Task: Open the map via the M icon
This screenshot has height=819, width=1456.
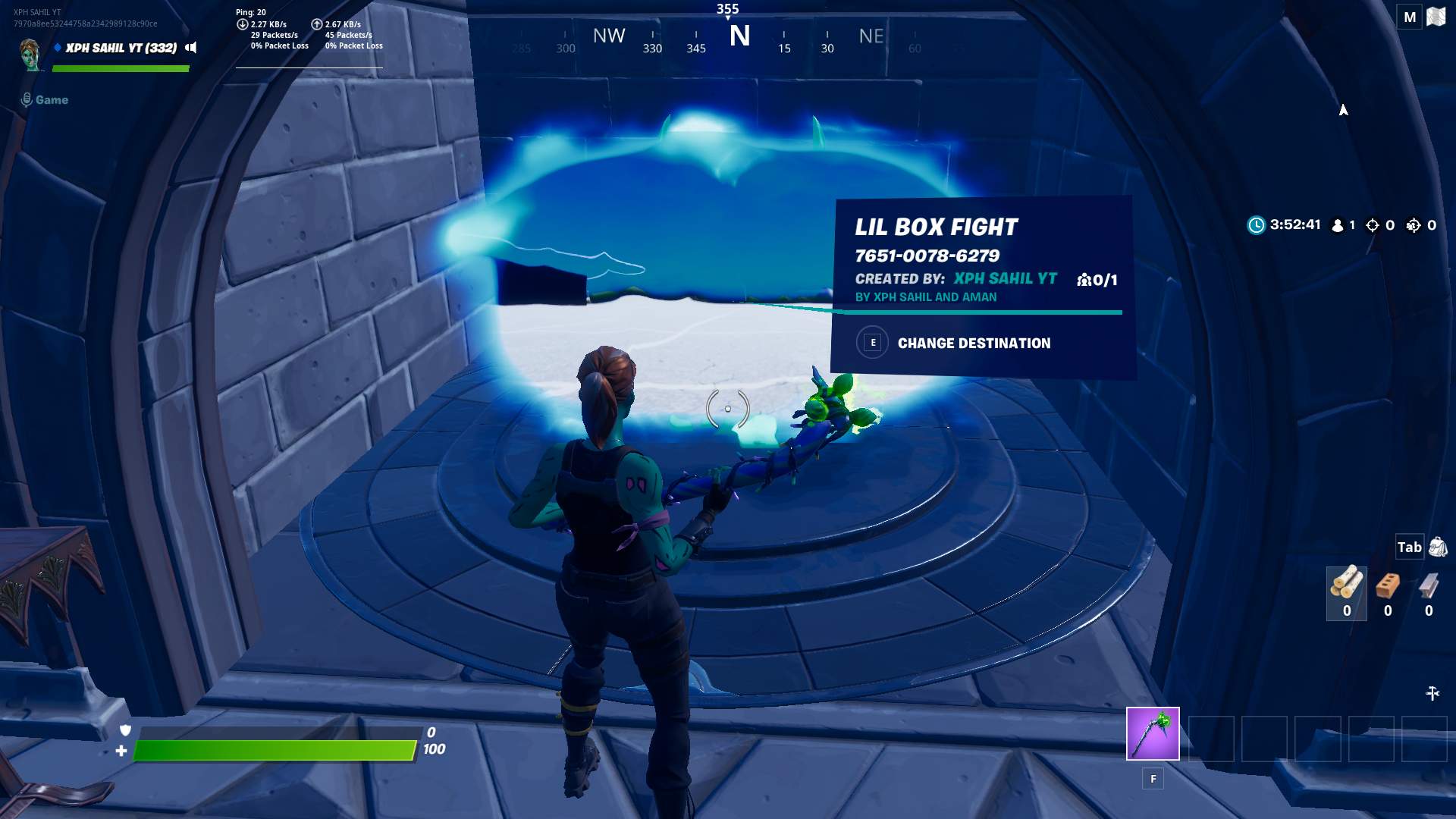Action: (x=1409, y=16)
